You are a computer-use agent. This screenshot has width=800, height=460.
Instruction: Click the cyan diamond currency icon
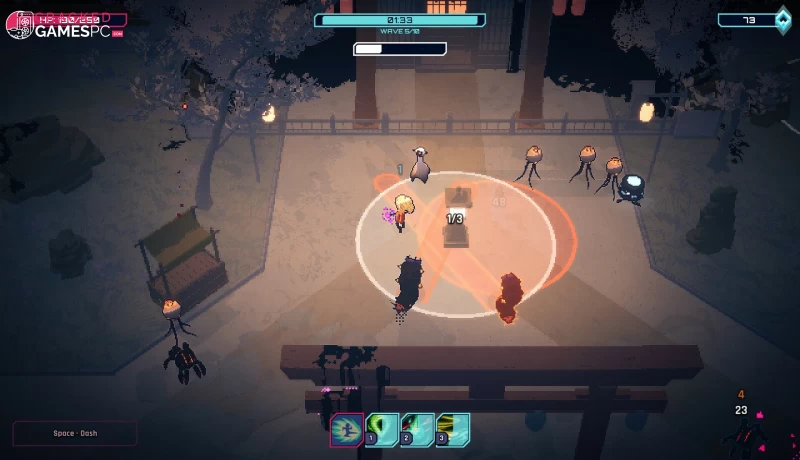[783, 20]
